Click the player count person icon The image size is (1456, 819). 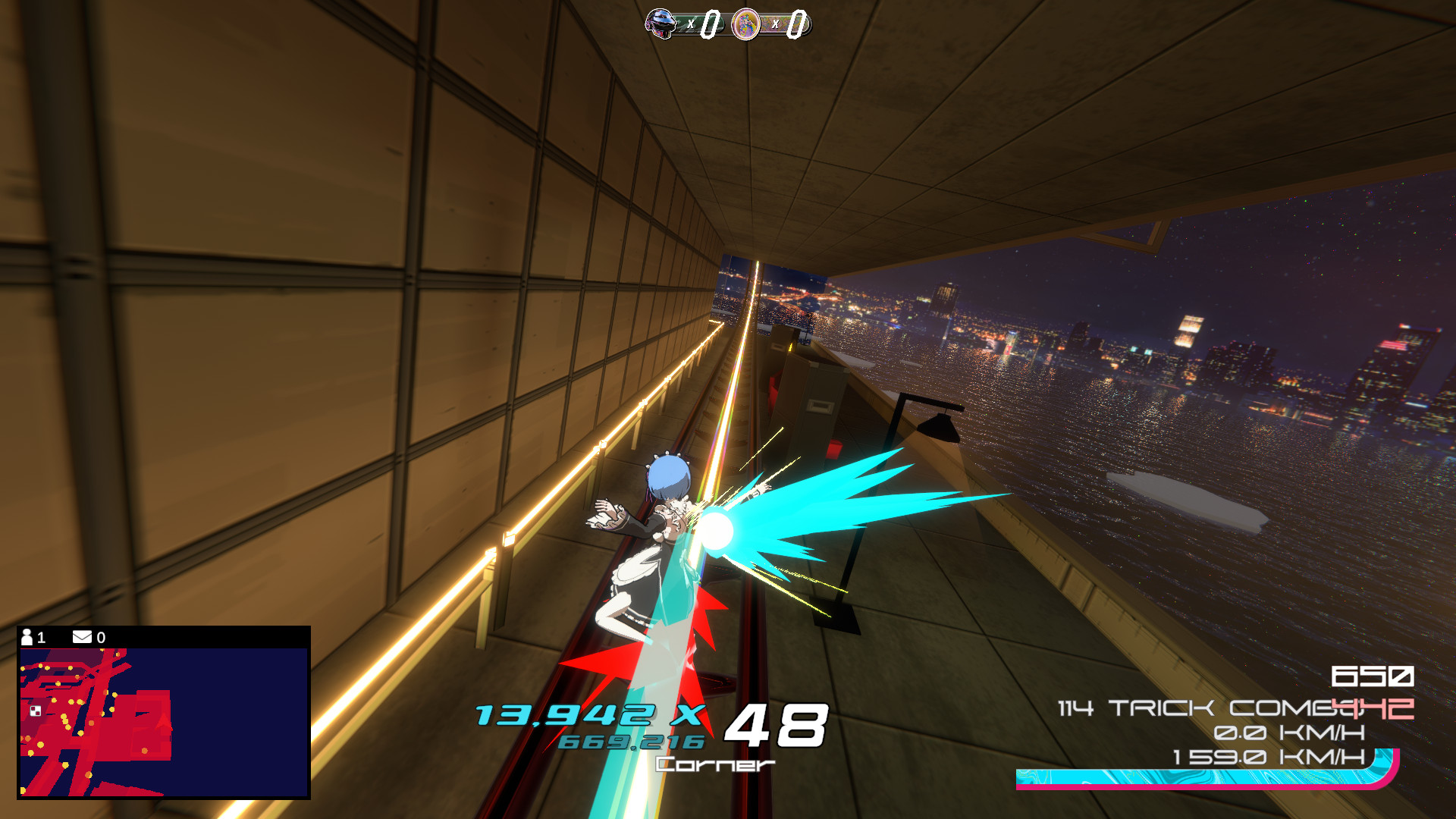coord(27,636)
